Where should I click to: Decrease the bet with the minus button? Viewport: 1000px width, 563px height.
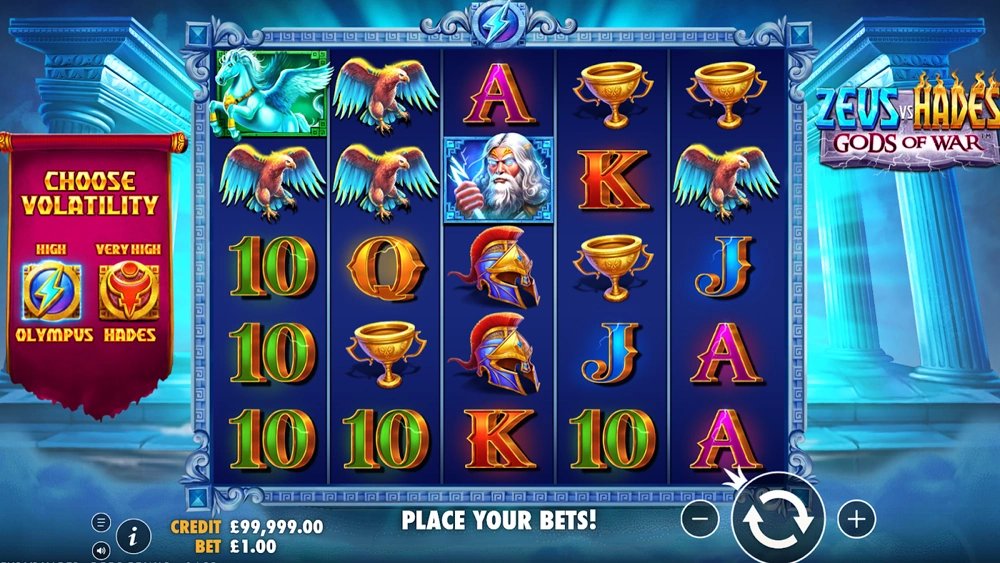pyautogui.click(x=702, y=519)
